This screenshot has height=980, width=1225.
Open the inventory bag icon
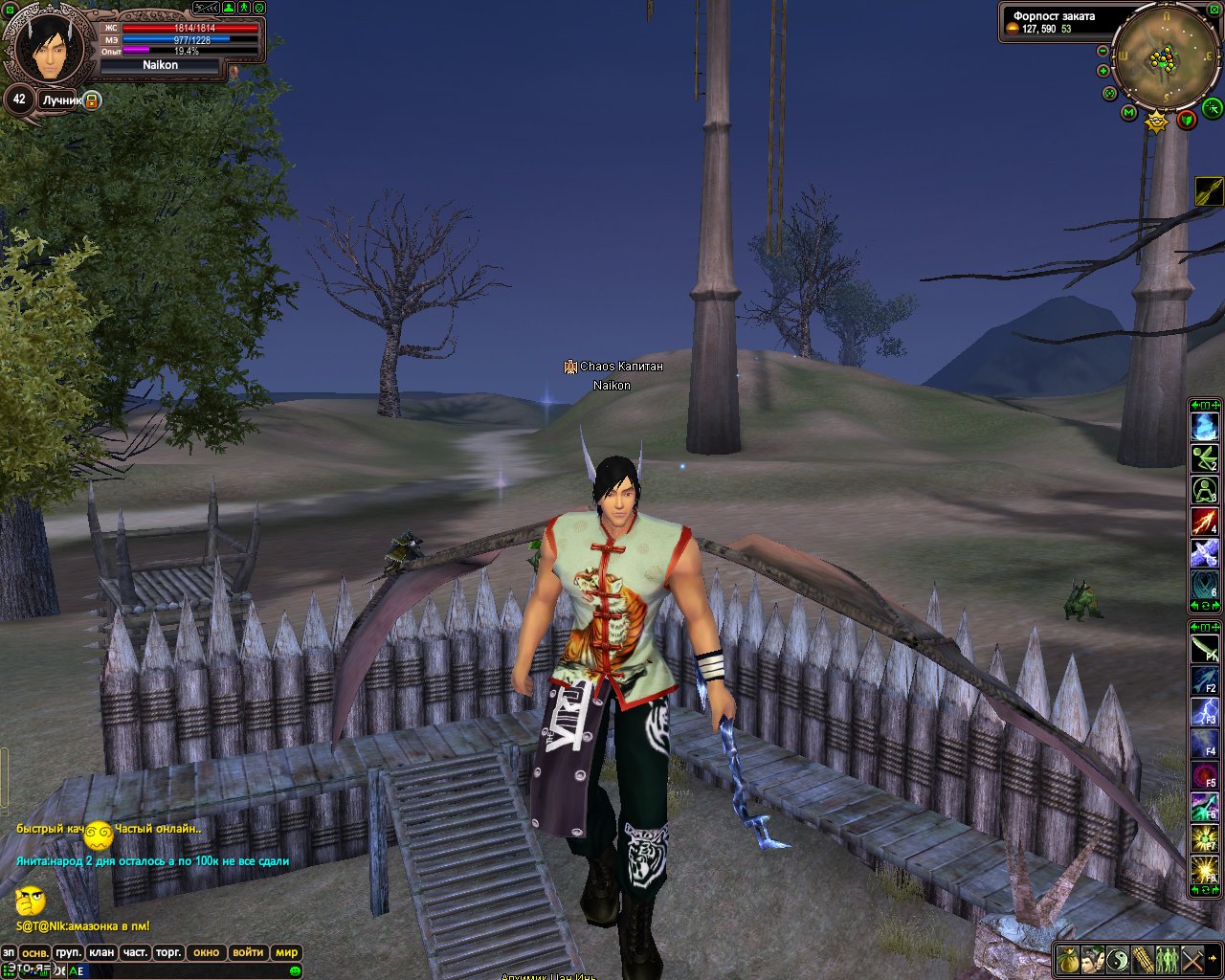(x=1068, y=958)
